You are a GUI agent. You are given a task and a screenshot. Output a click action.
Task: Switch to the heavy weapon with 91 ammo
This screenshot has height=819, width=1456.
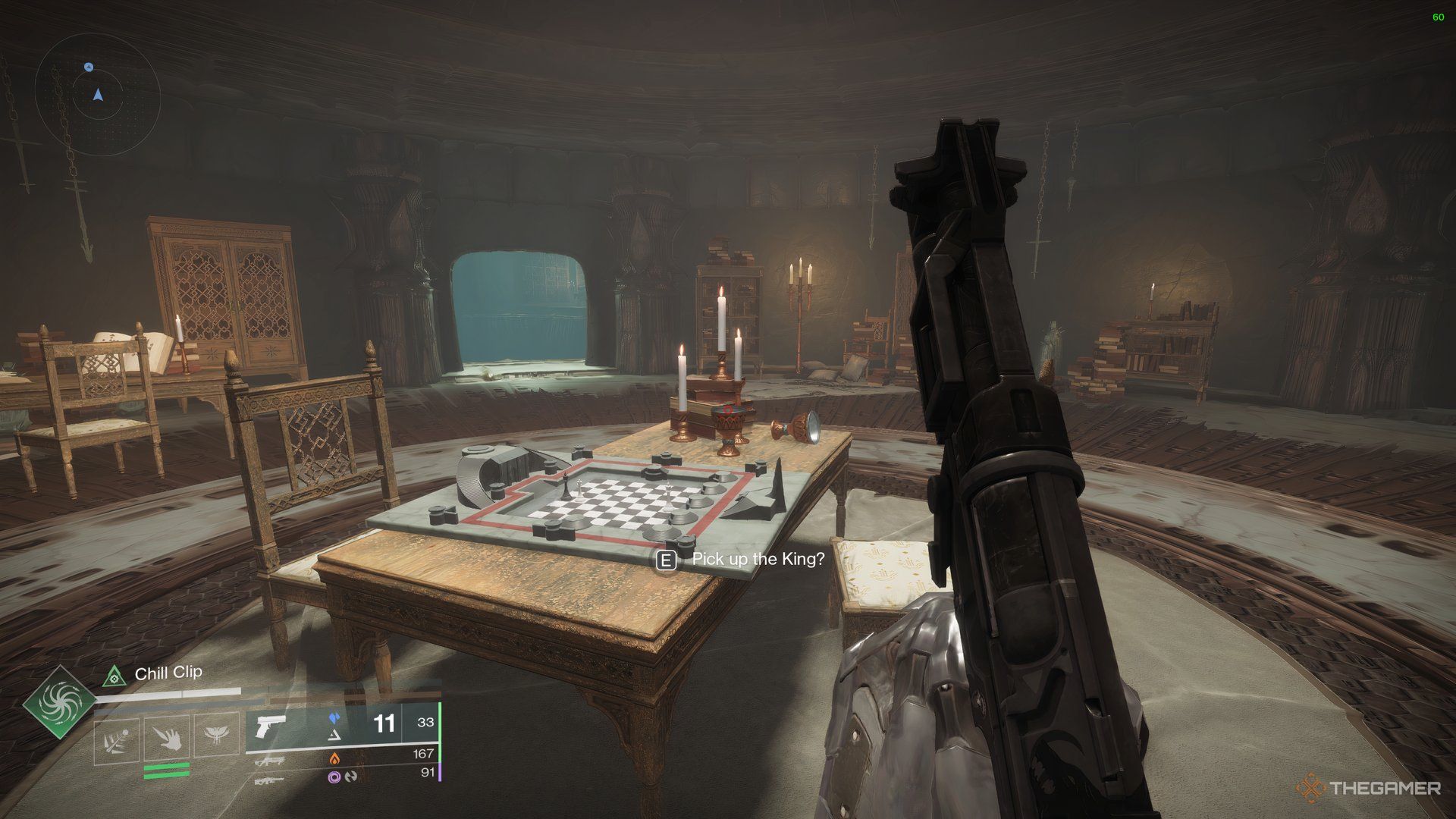[269, 780]
